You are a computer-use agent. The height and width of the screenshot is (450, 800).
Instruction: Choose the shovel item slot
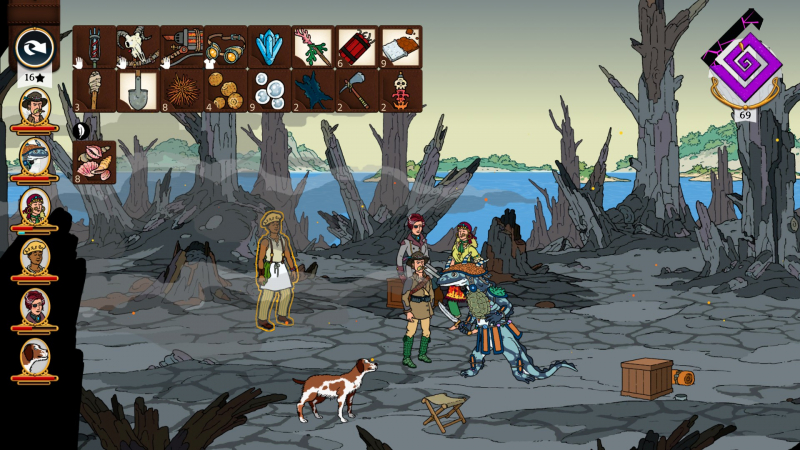138,91
